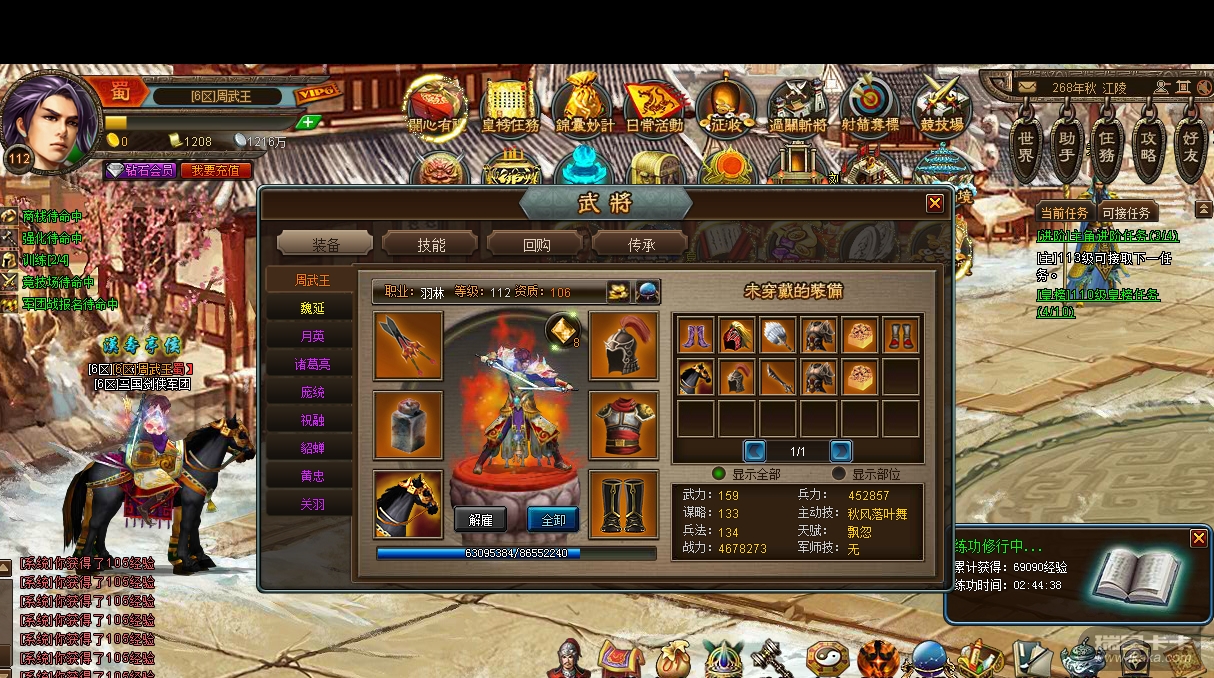
Task: Open the 回购 buyback tab
Action: click(535, 244)
